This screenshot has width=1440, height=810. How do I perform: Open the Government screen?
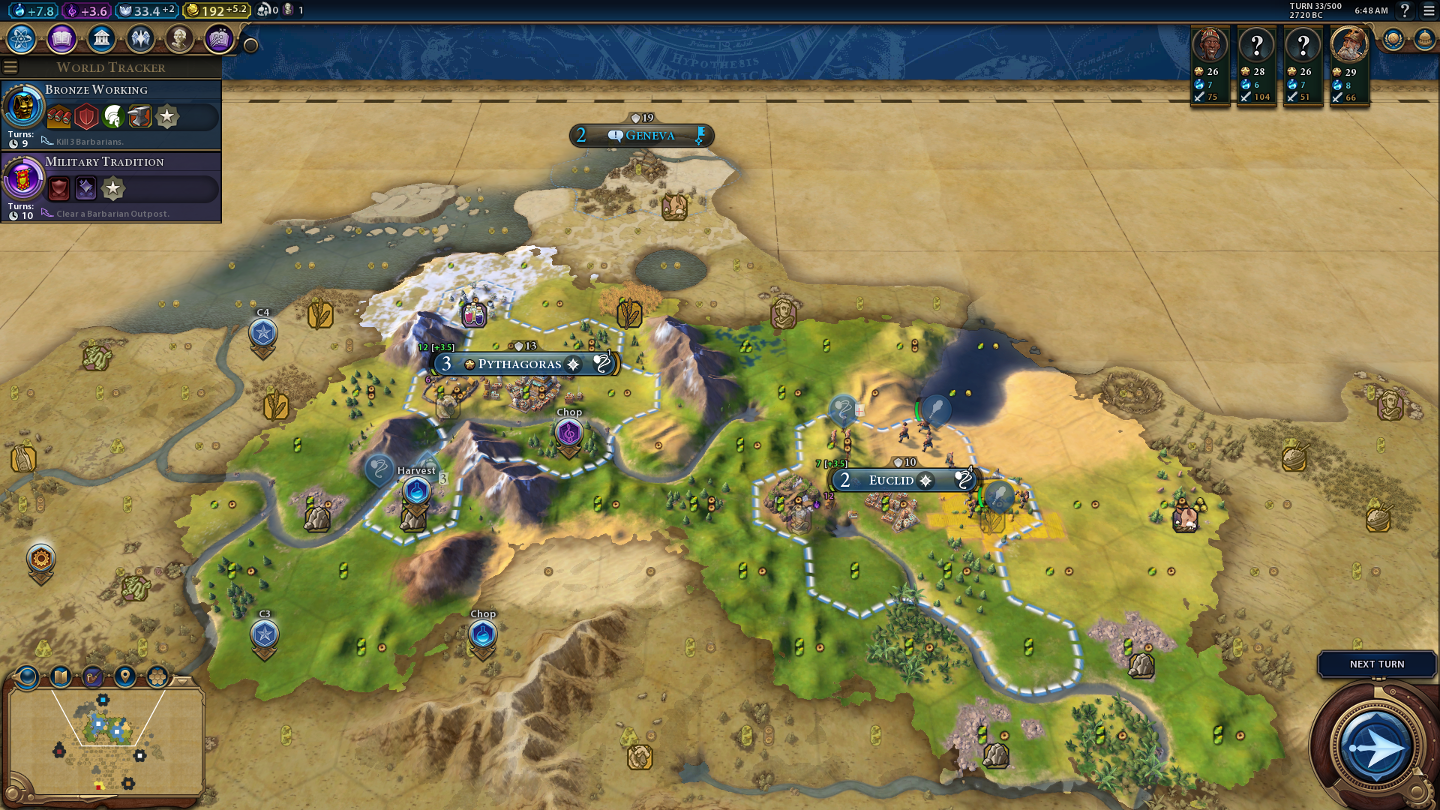[100, 39]
